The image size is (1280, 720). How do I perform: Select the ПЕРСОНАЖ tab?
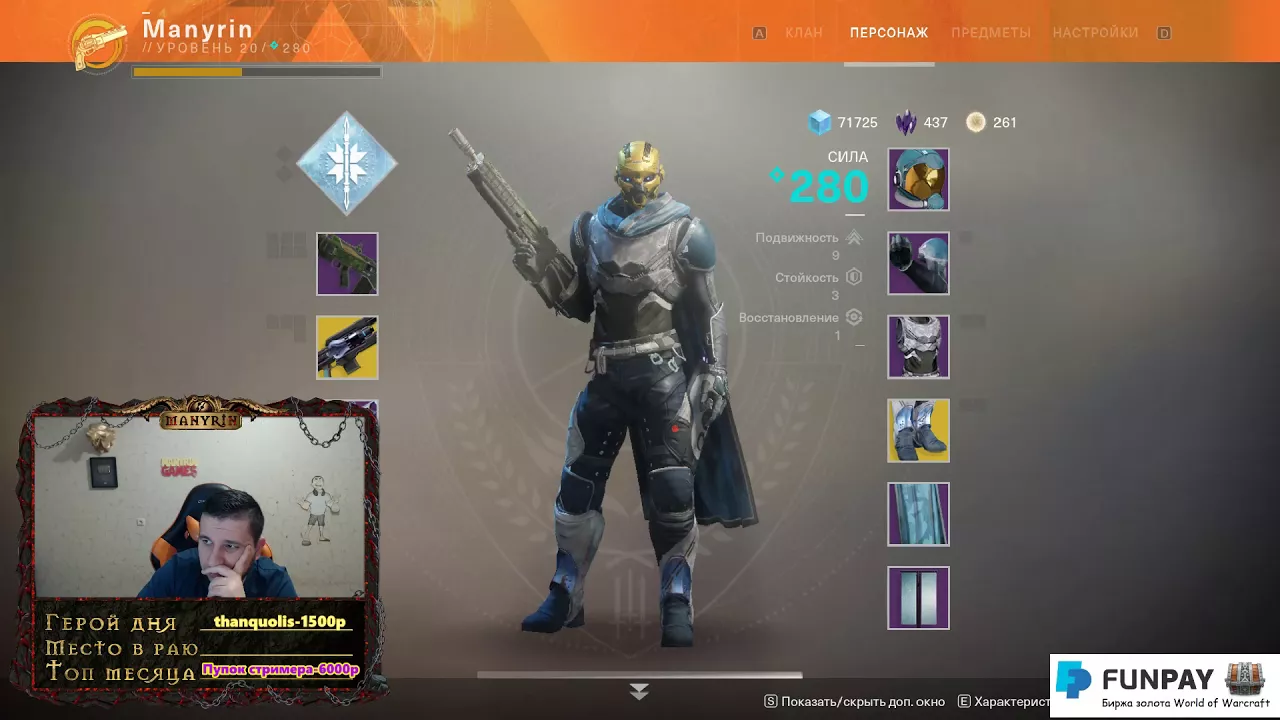pyautogui.click(x=888, y=32)
